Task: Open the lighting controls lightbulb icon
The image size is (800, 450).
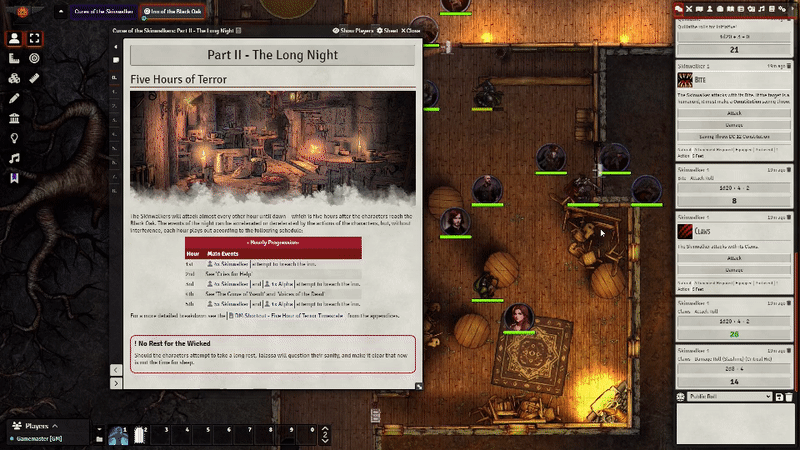Action: [15, 138]
